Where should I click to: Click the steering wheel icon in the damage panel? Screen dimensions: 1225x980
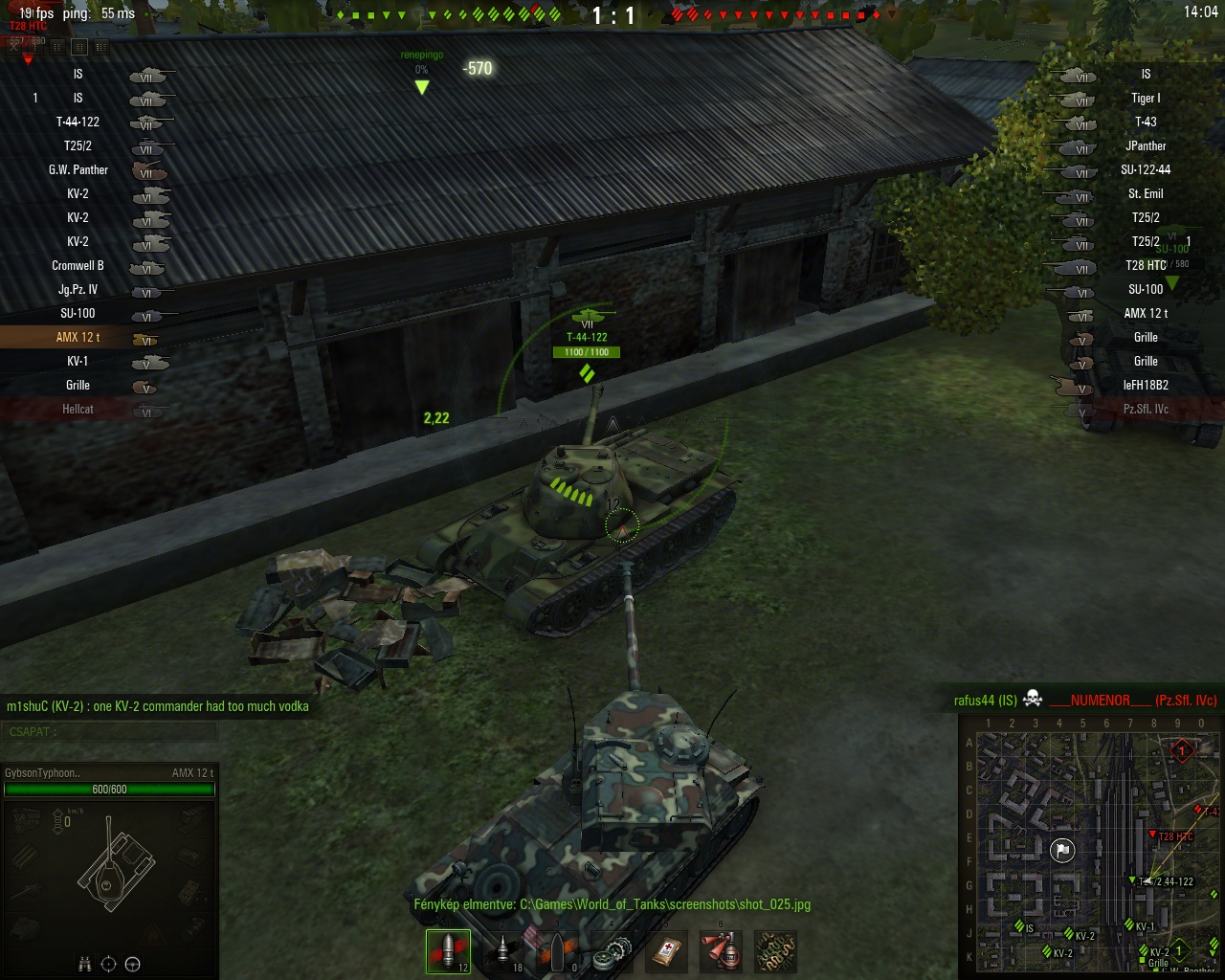(133, 964)
